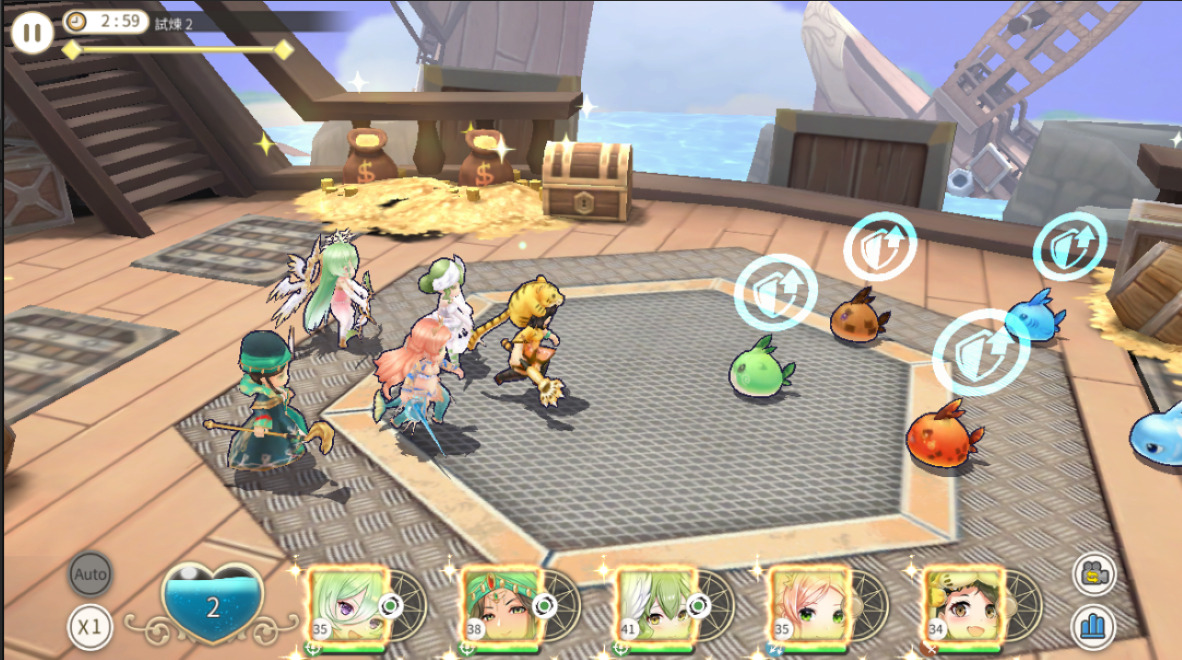Select the level 41 white-haired hero portrait
Screen dimensions: 1182x660
click(x=656, y=607)
